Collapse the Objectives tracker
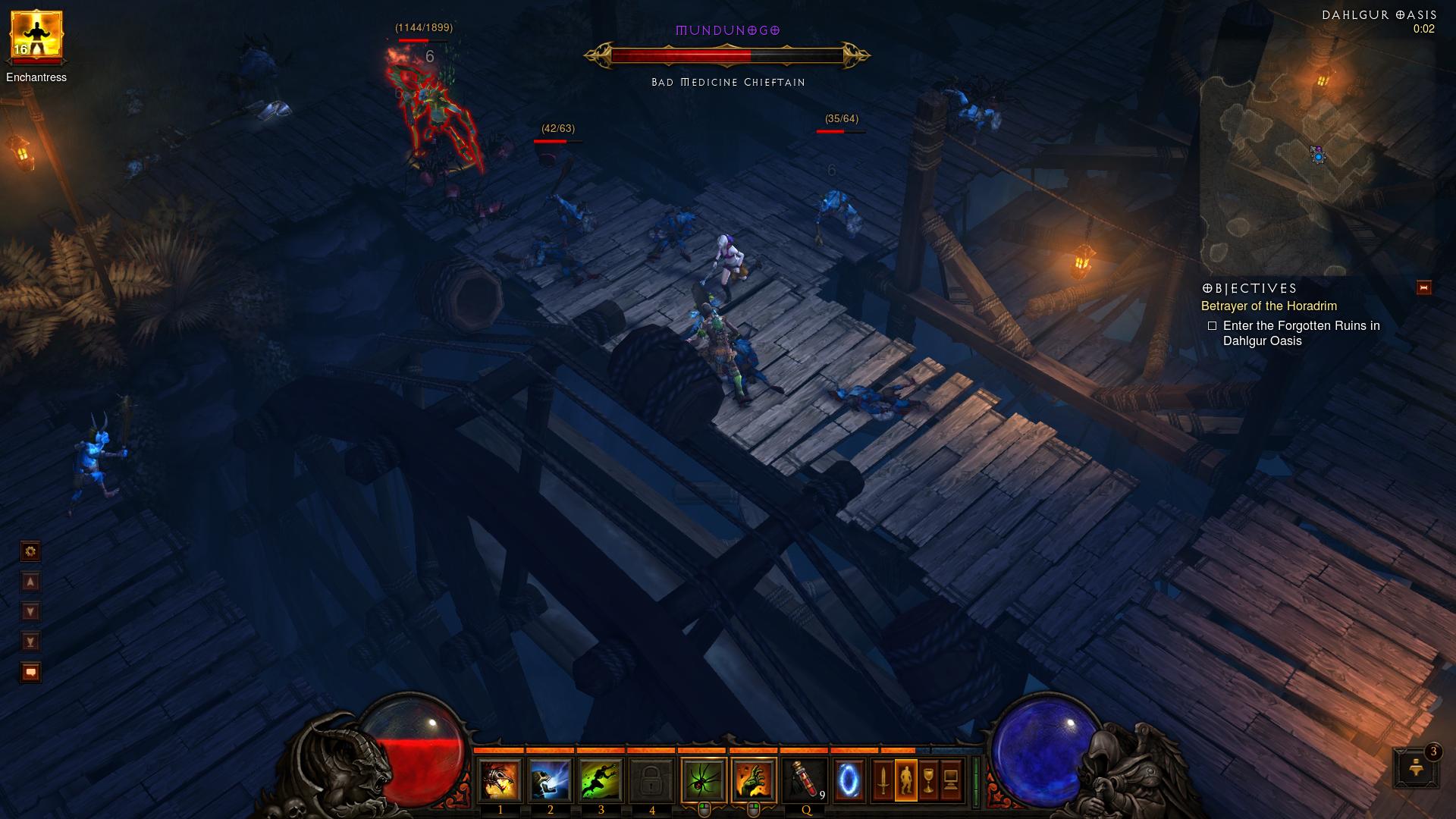This screenshot has height=819, width=1456. [1423, 287]
